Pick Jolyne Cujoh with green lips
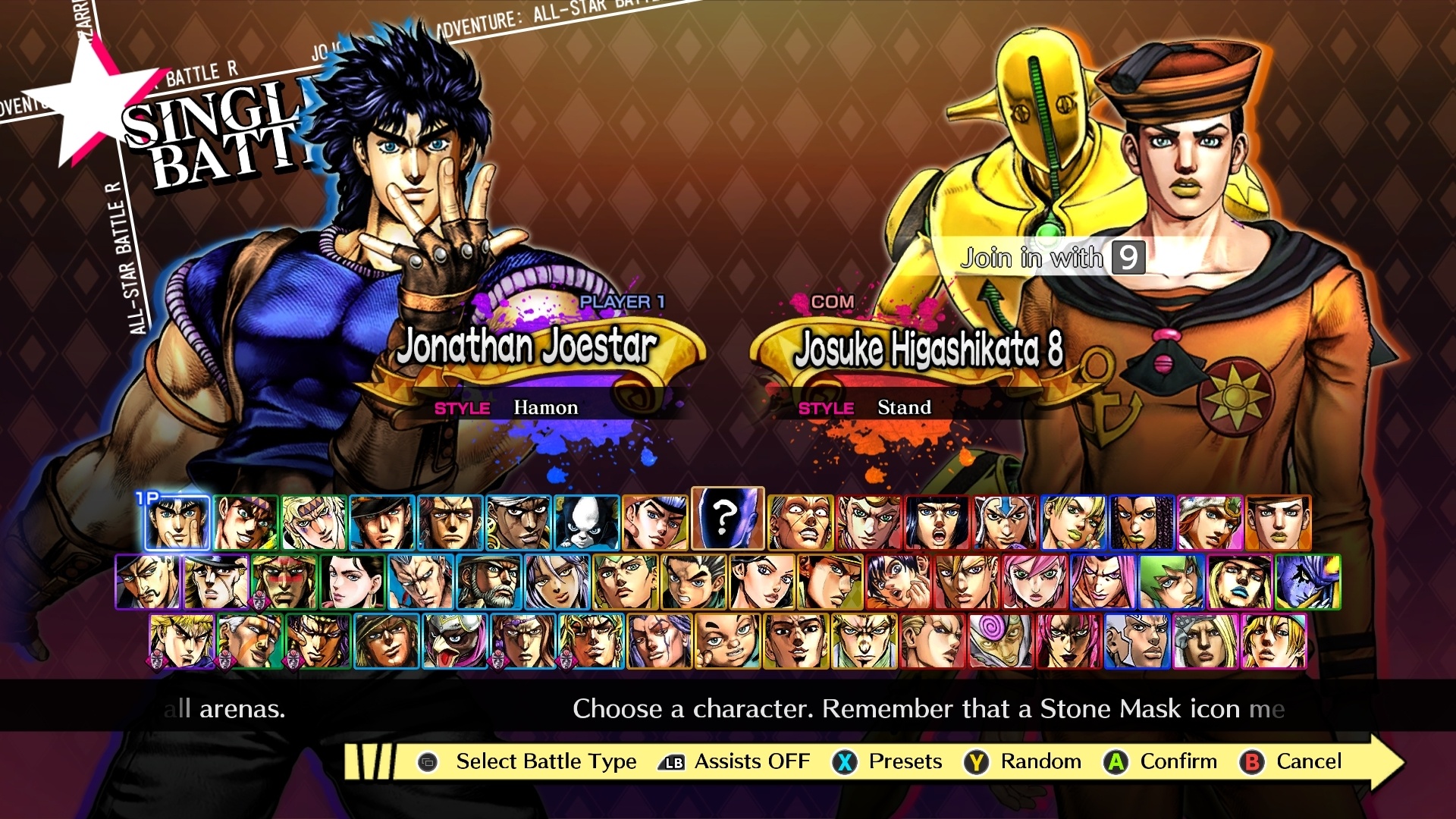The image size is (1456, 819). click(1074, 522)
